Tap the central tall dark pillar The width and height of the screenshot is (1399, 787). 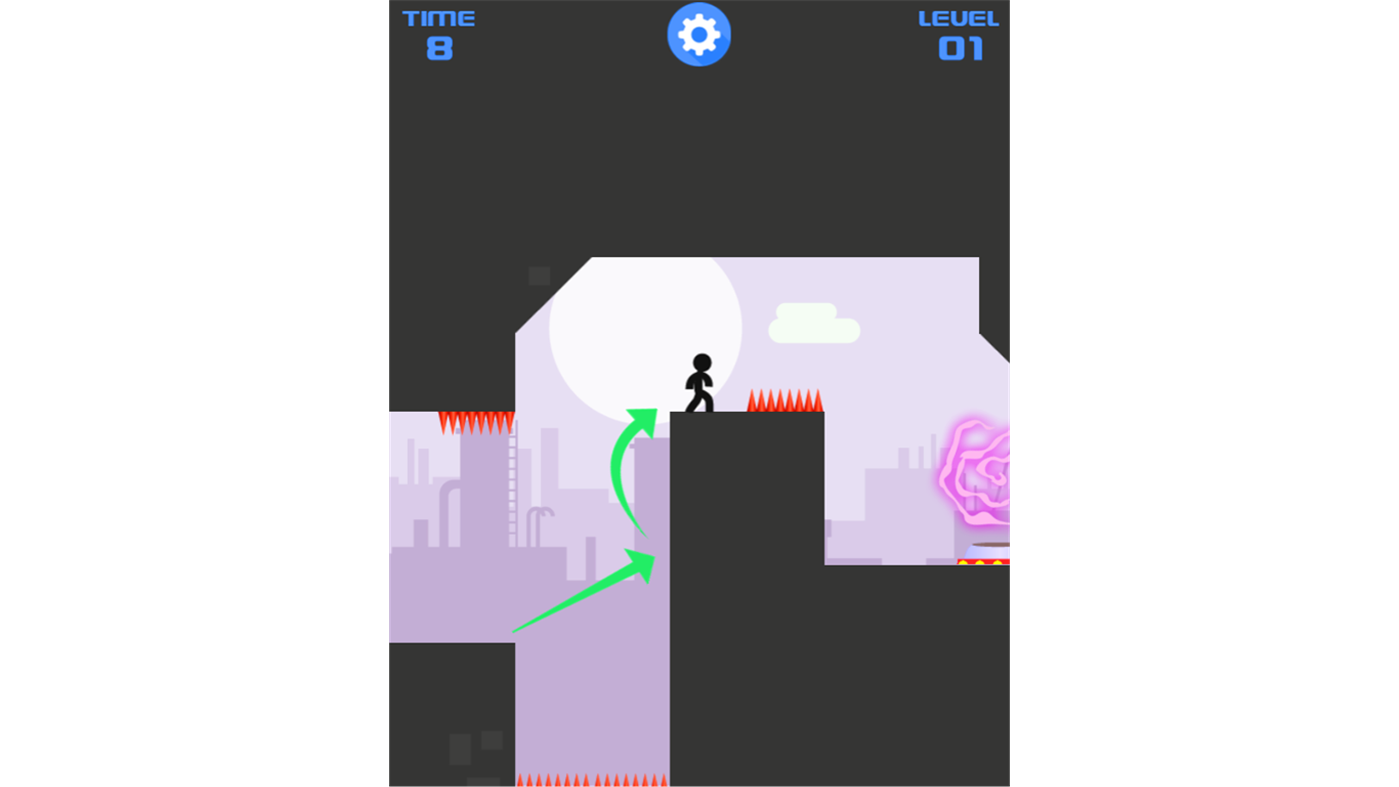[x=745, y=600]
